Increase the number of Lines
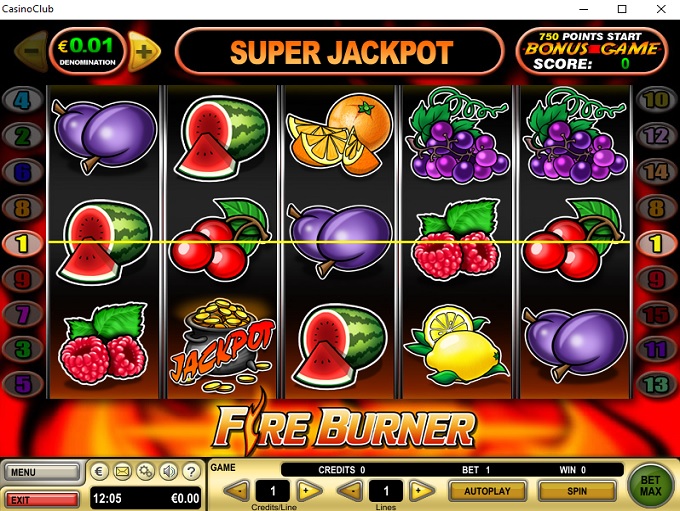Screen dimensions: 680x511 click(x=423, y=491)
